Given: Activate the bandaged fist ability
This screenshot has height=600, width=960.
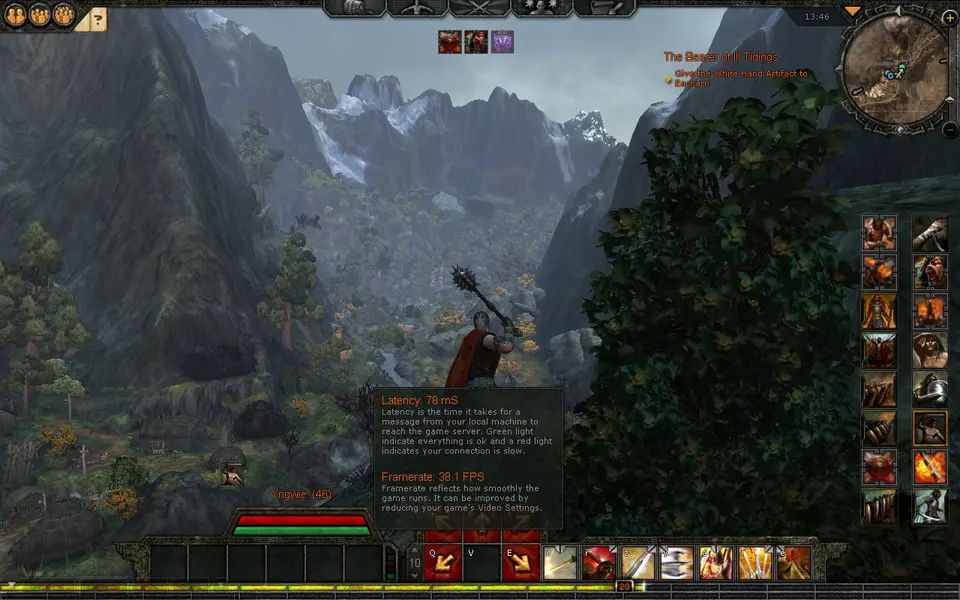Looking at the screenshot, I should click(930, 233).
